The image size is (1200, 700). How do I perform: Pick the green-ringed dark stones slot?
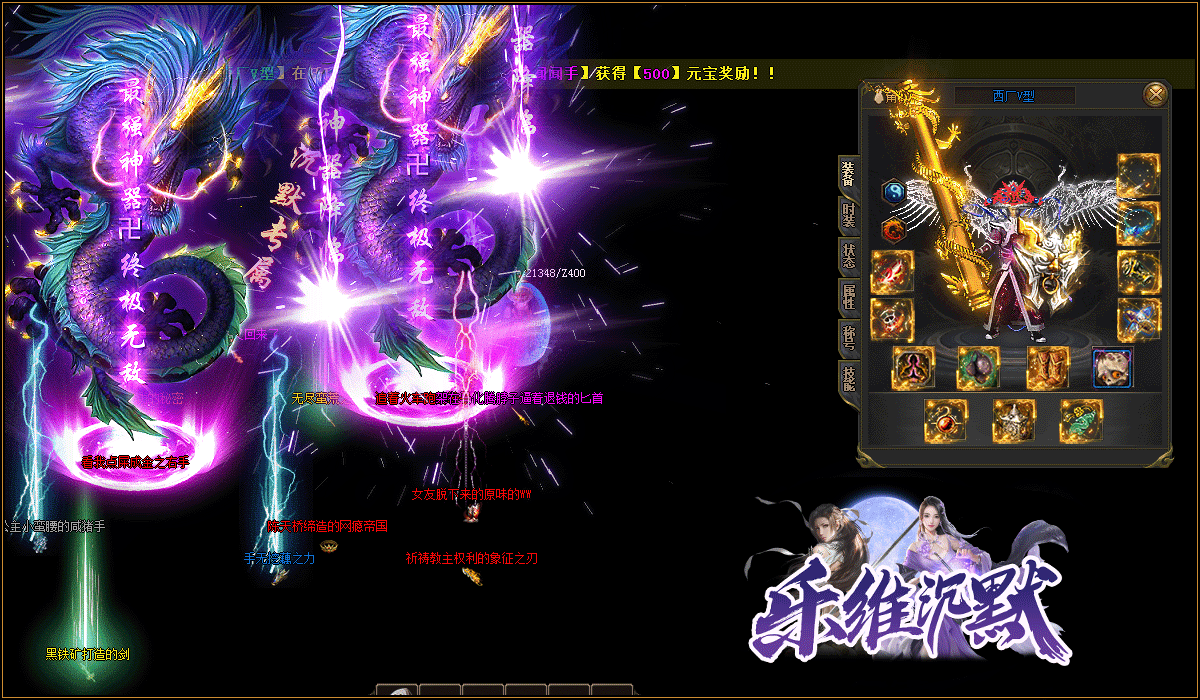[x=979, y=367]
